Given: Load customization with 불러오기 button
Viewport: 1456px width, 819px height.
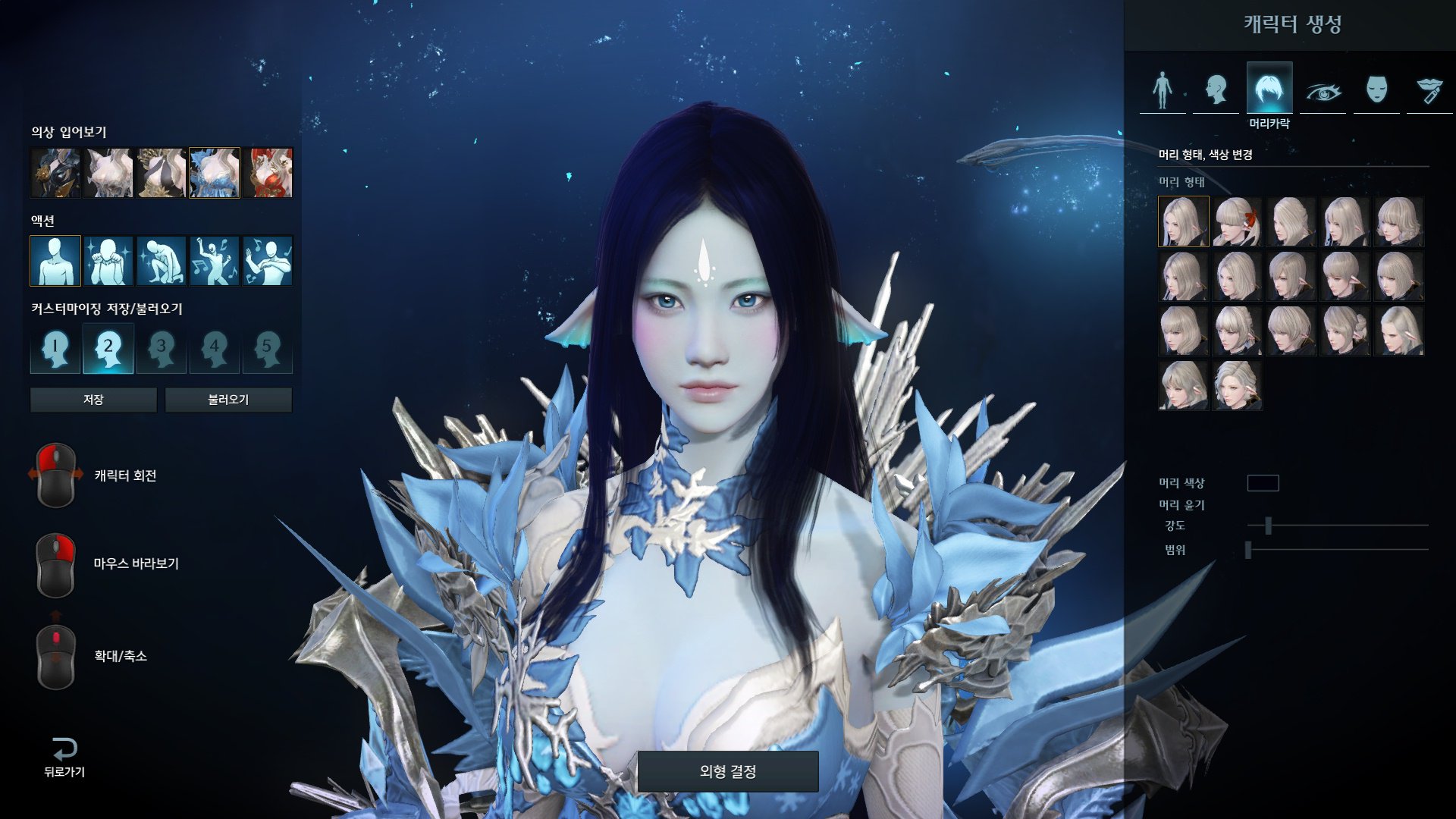Looking at the screenshot, I should (x=228, y=400).
